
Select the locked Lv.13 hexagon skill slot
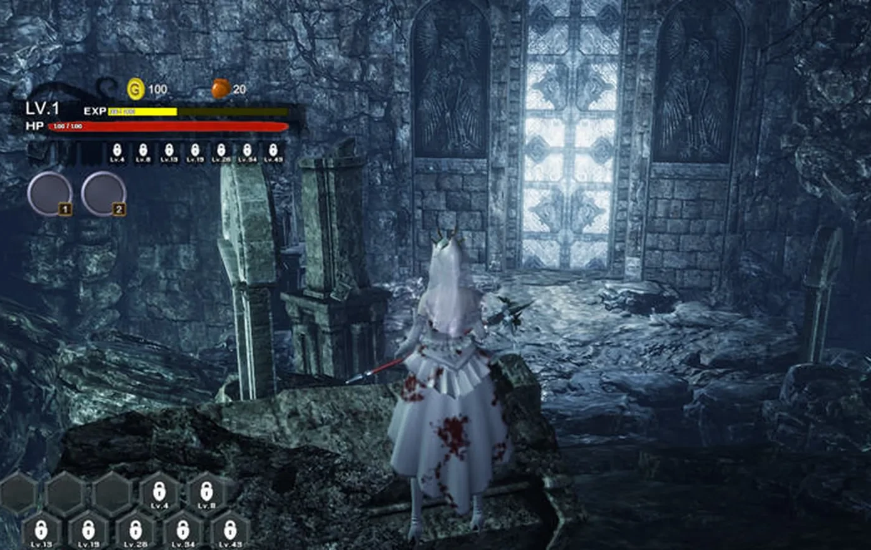40,530
